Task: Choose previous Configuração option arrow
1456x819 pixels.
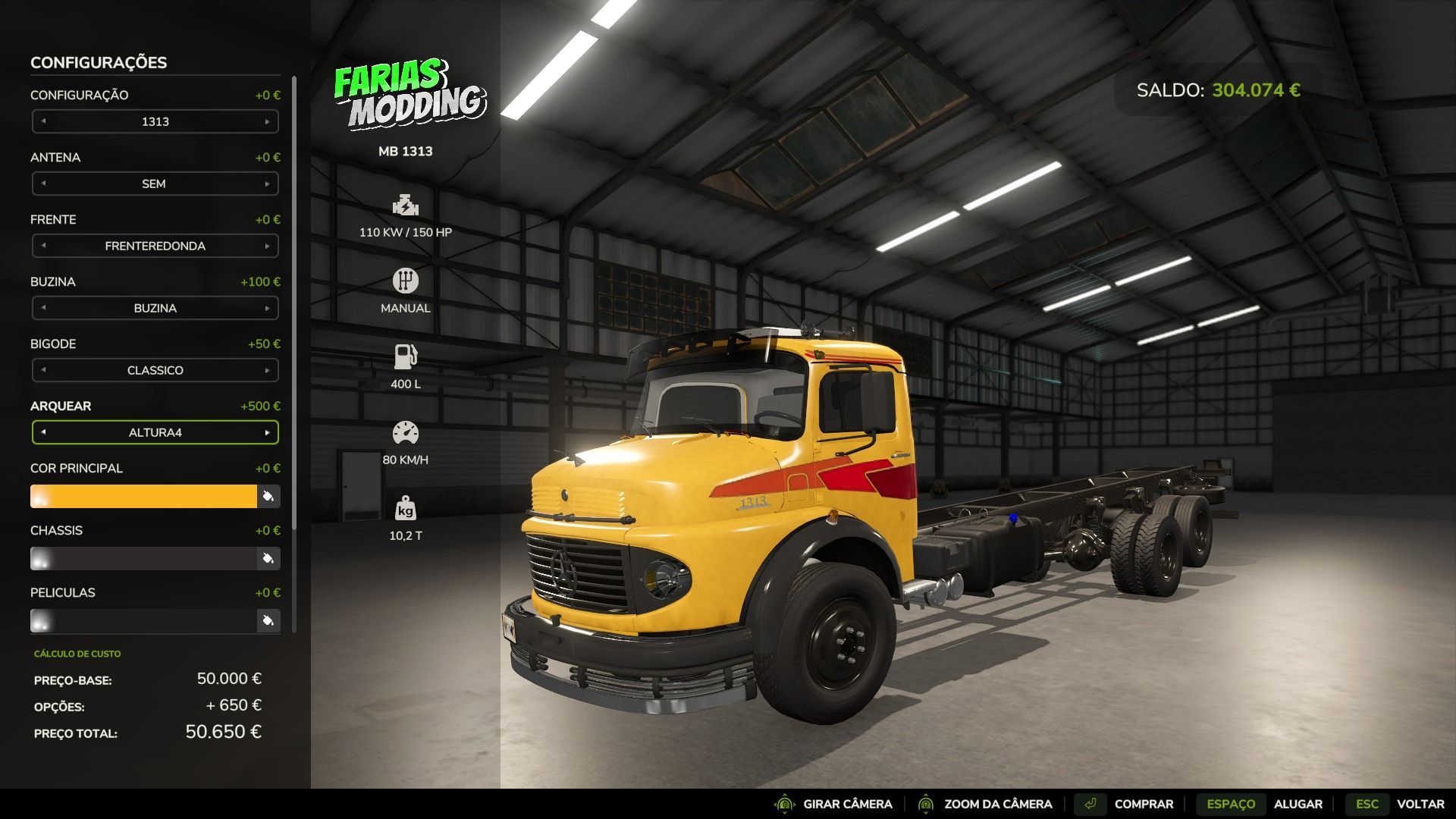Action: tap(43, 121)
